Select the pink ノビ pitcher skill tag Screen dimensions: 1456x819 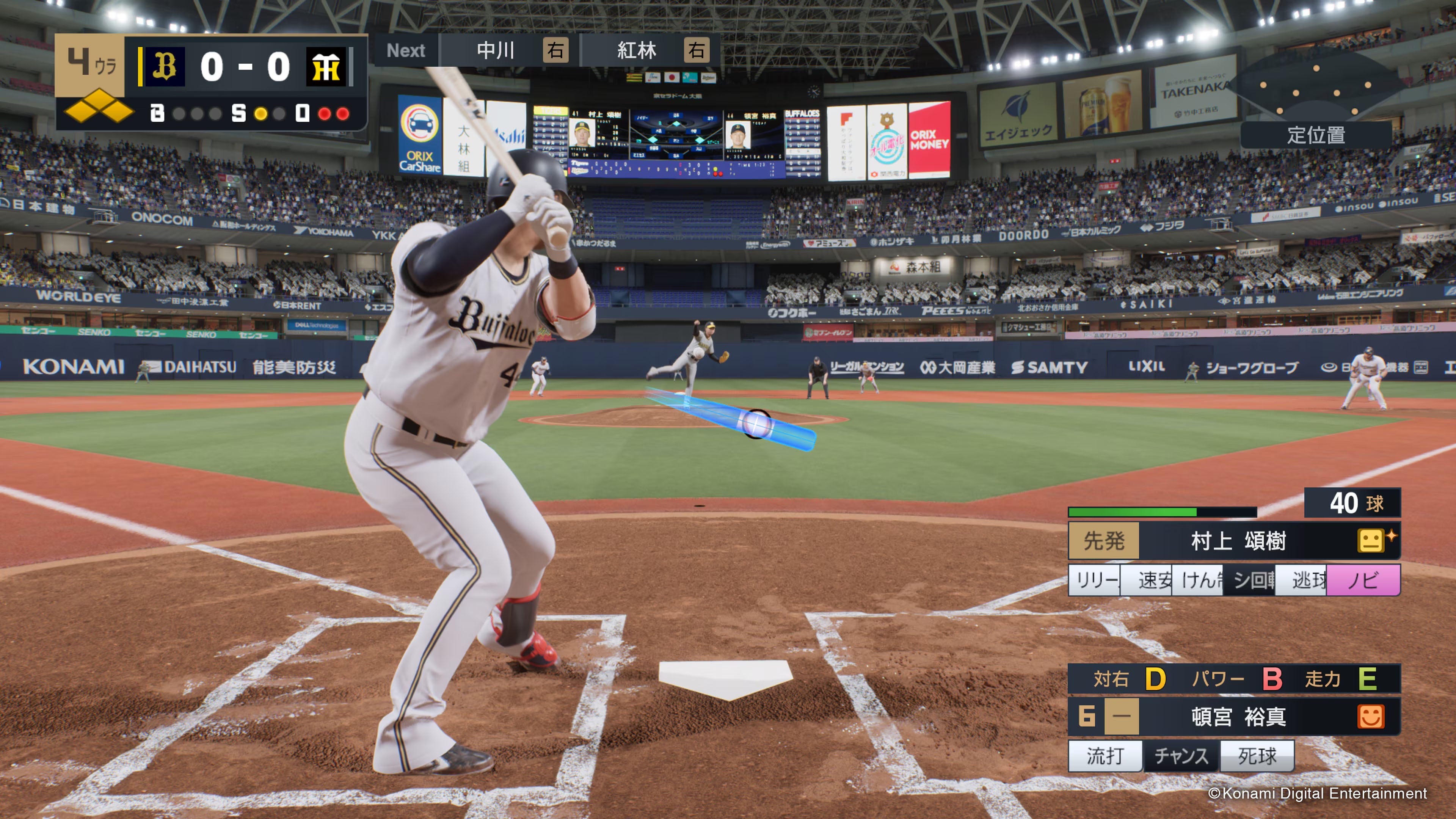pyautogui.click(x=1363, y=580)
